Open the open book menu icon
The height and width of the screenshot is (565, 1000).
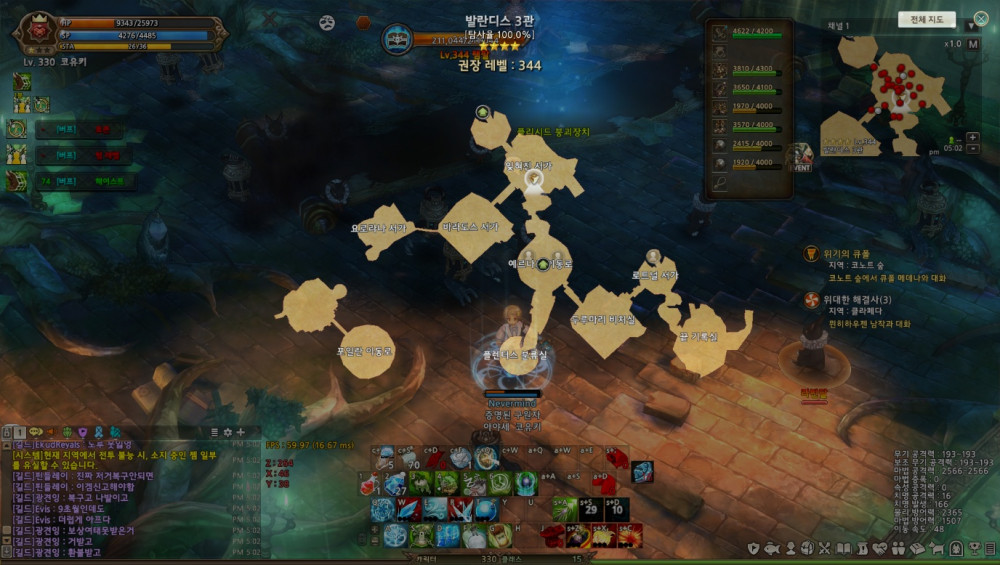click(843, 549)
